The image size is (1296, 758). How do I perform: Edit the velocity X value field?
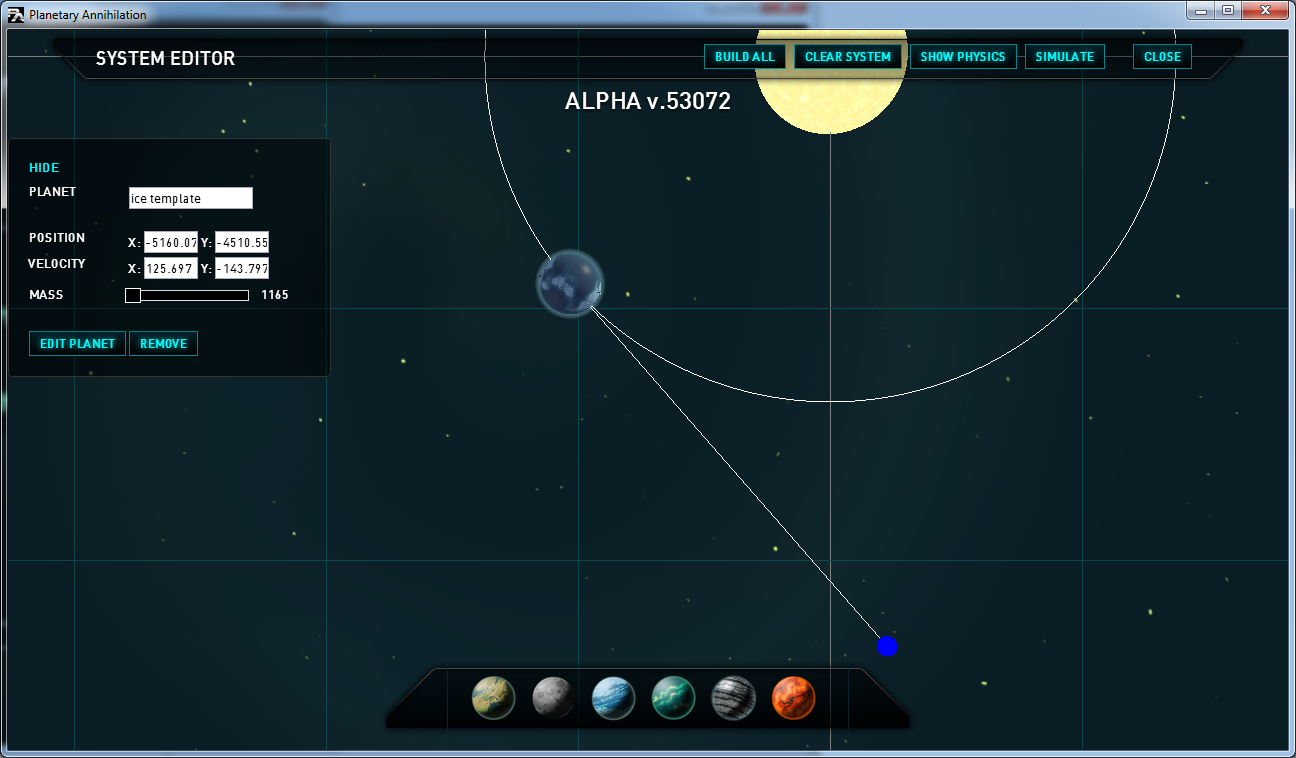coord(171,268)
